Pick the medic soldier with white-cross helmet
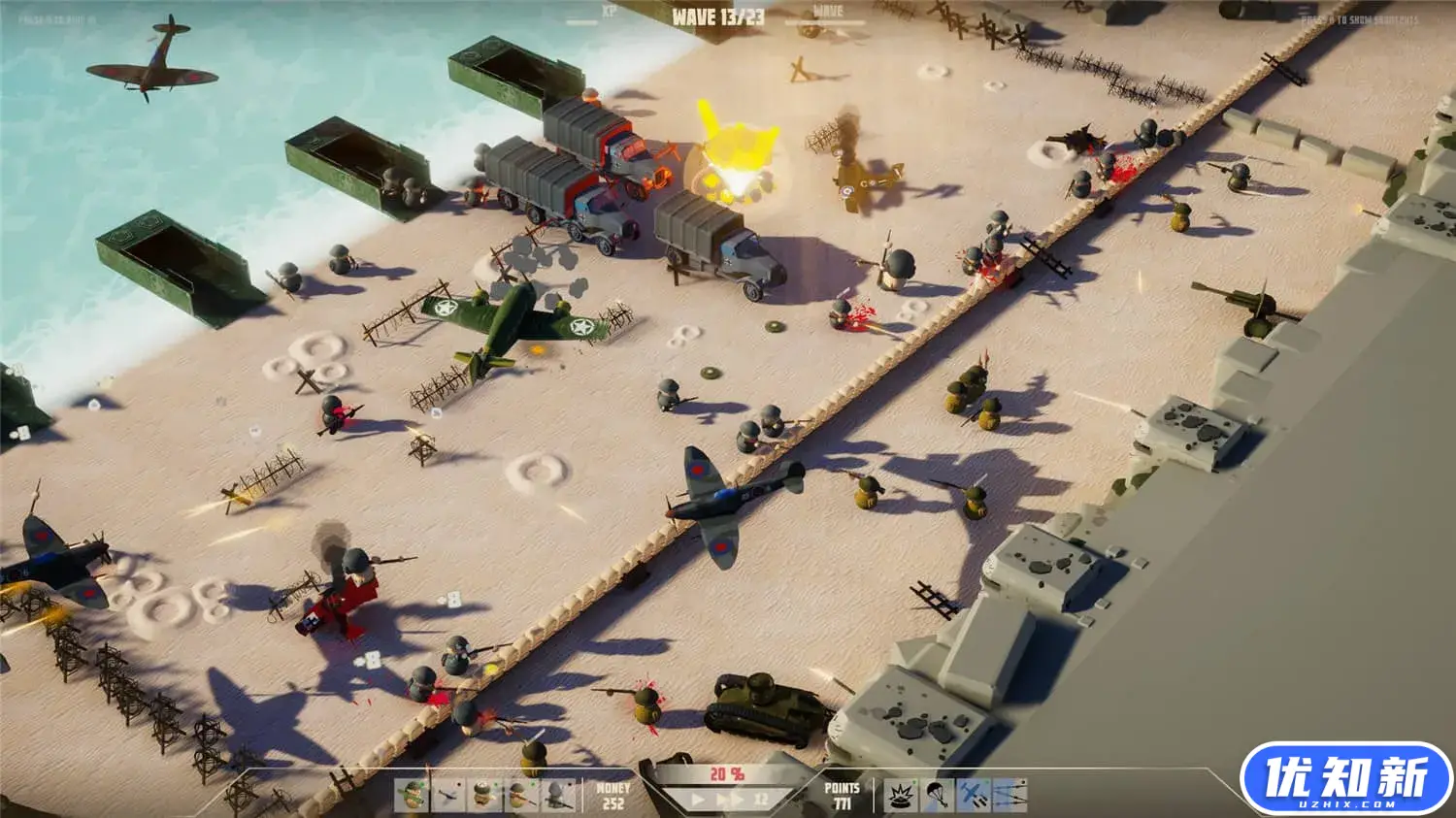This screenshot has width=1456, height=818. 484,796
